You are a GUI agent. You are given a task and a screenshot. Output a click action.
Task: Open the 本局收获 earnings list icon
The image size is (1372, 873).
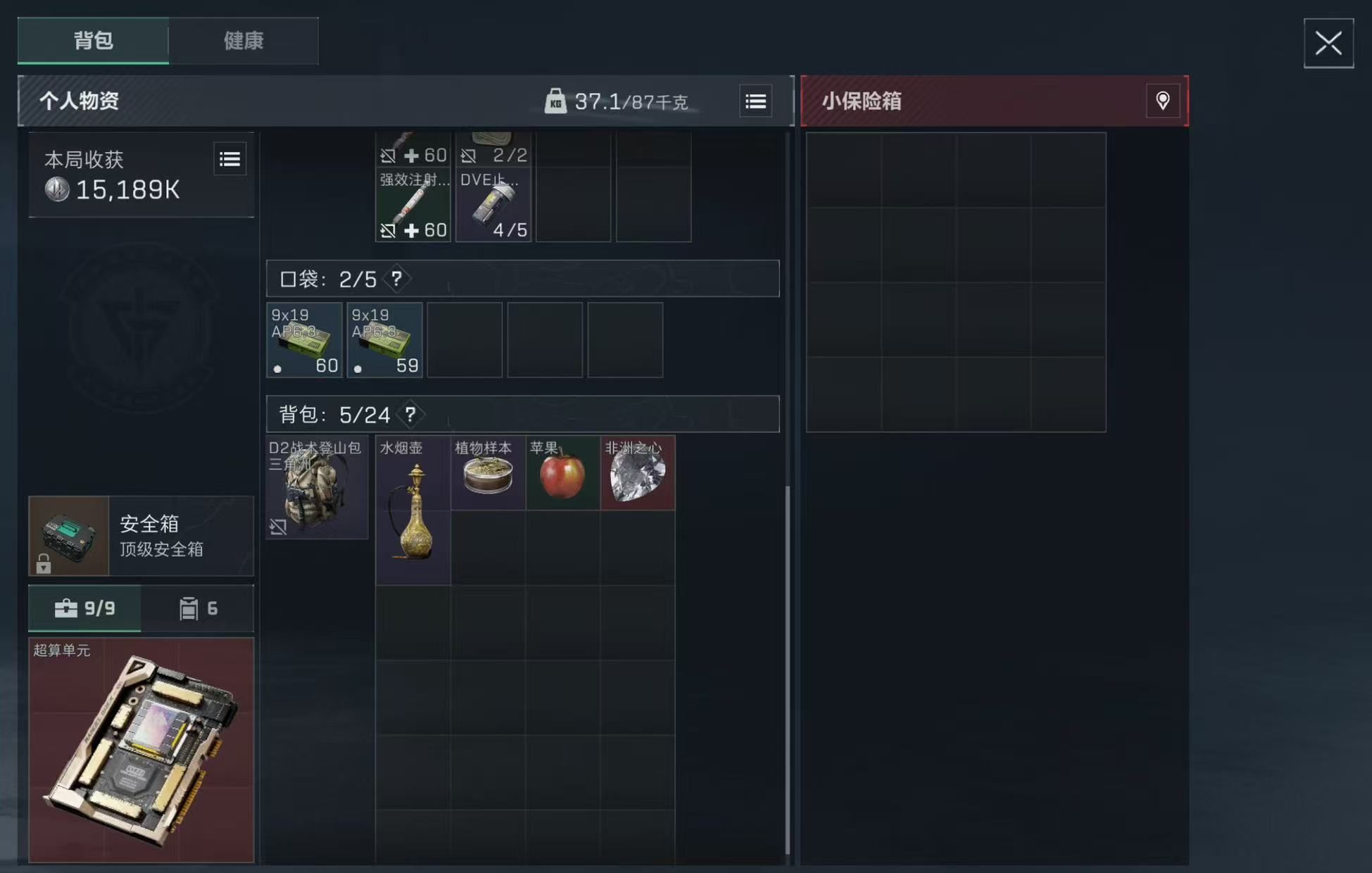(x=229, y=159)
